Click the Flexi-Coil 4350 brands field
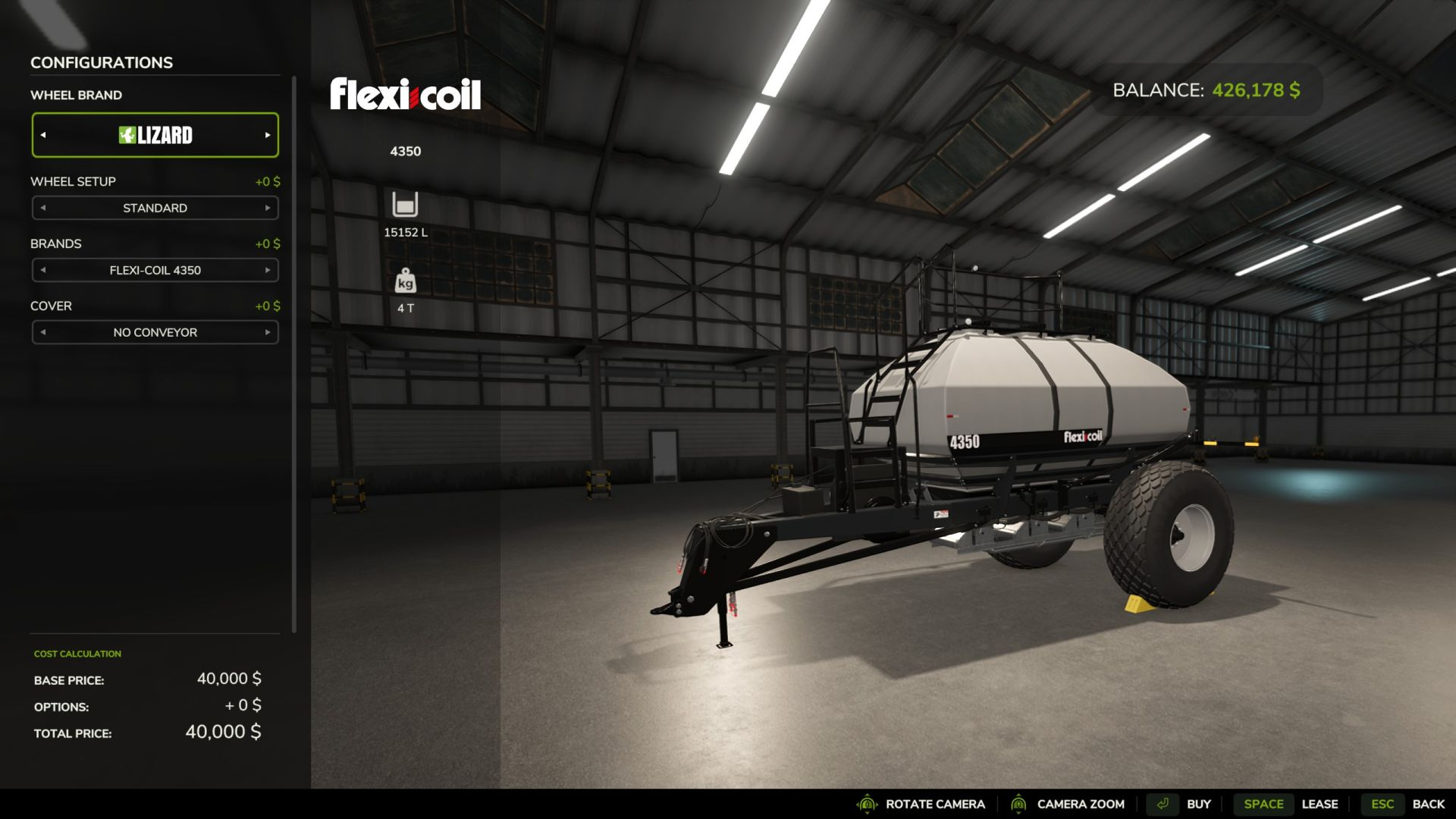This screenshot has width=1456, height=819. pyautogui.click(x=155, y=270)
